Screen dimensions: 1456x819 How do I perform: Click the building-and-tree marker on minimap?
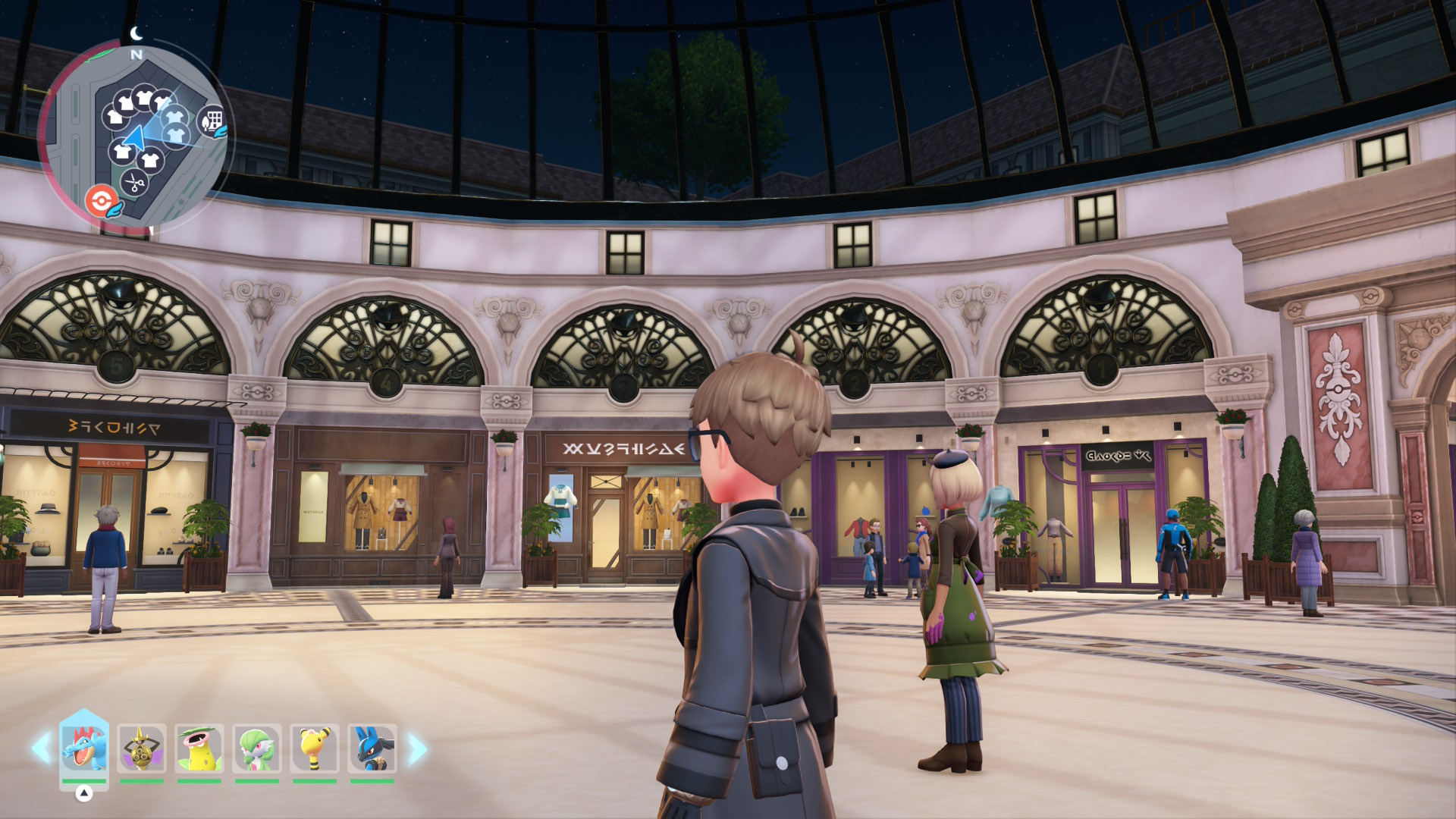pyautogui.click(x=213, y=121)
